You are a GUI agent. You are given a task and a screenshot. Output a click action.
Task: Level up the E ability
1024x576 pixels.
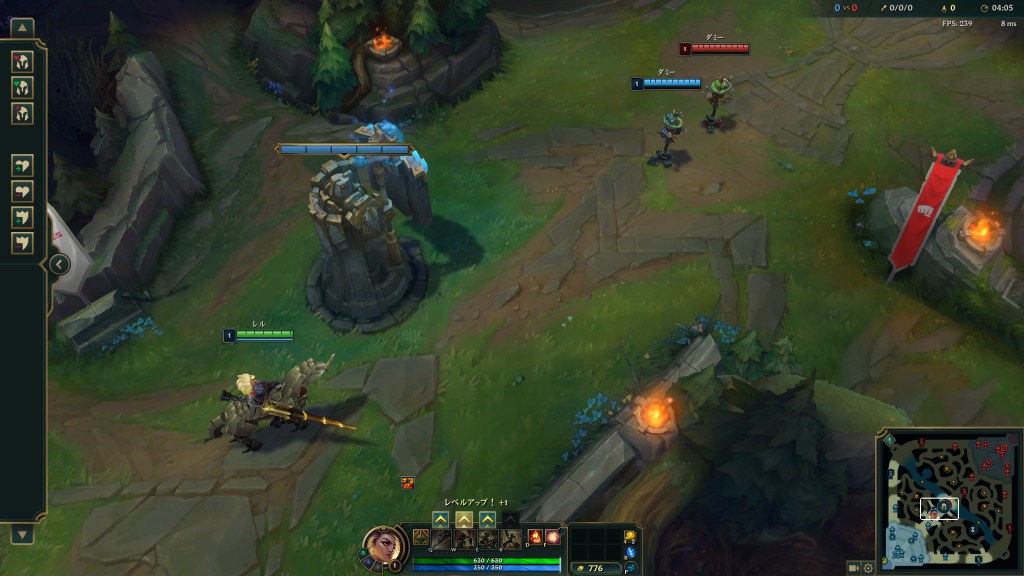click(x=487, y=519)
